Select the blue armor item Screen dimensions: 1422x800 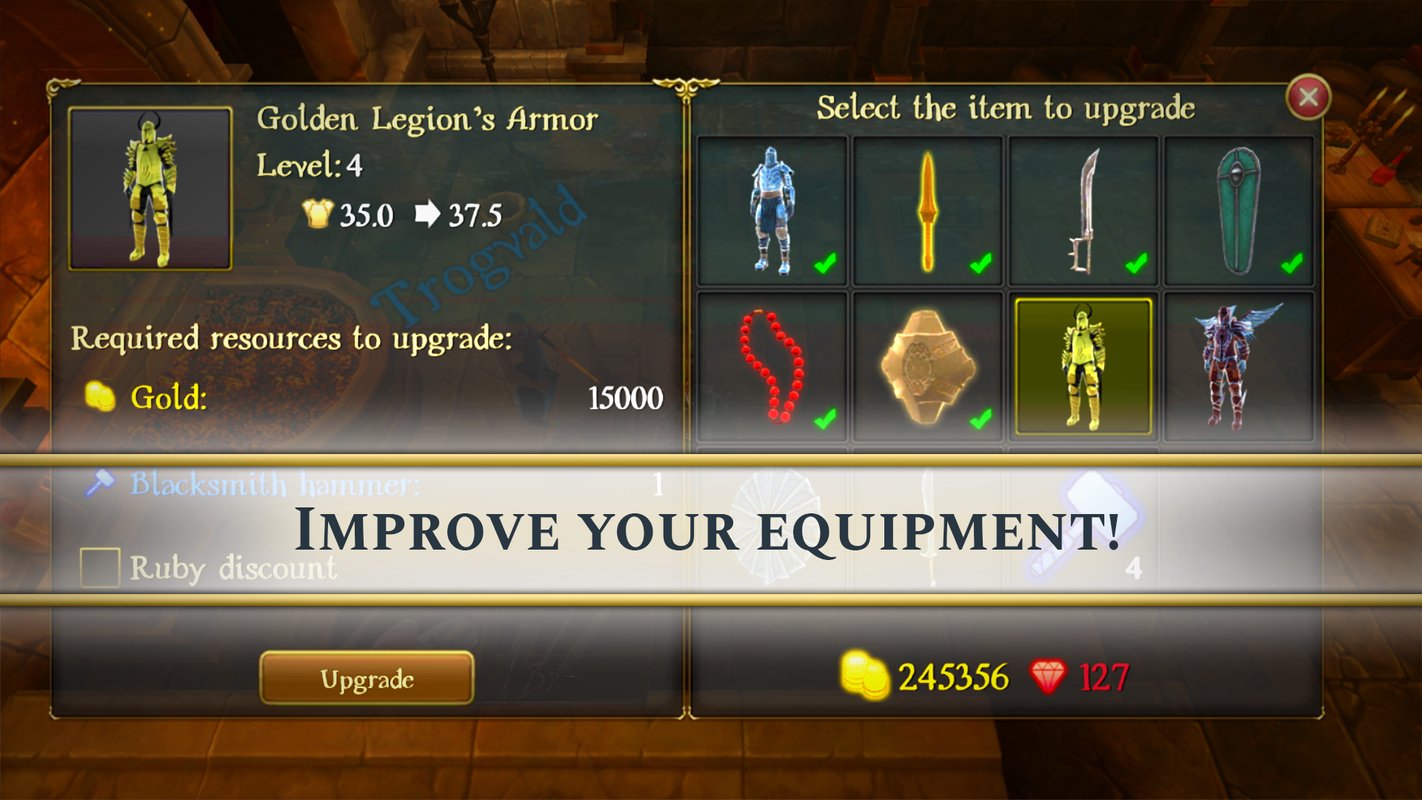pyautogui.click(x=772, y=211)
